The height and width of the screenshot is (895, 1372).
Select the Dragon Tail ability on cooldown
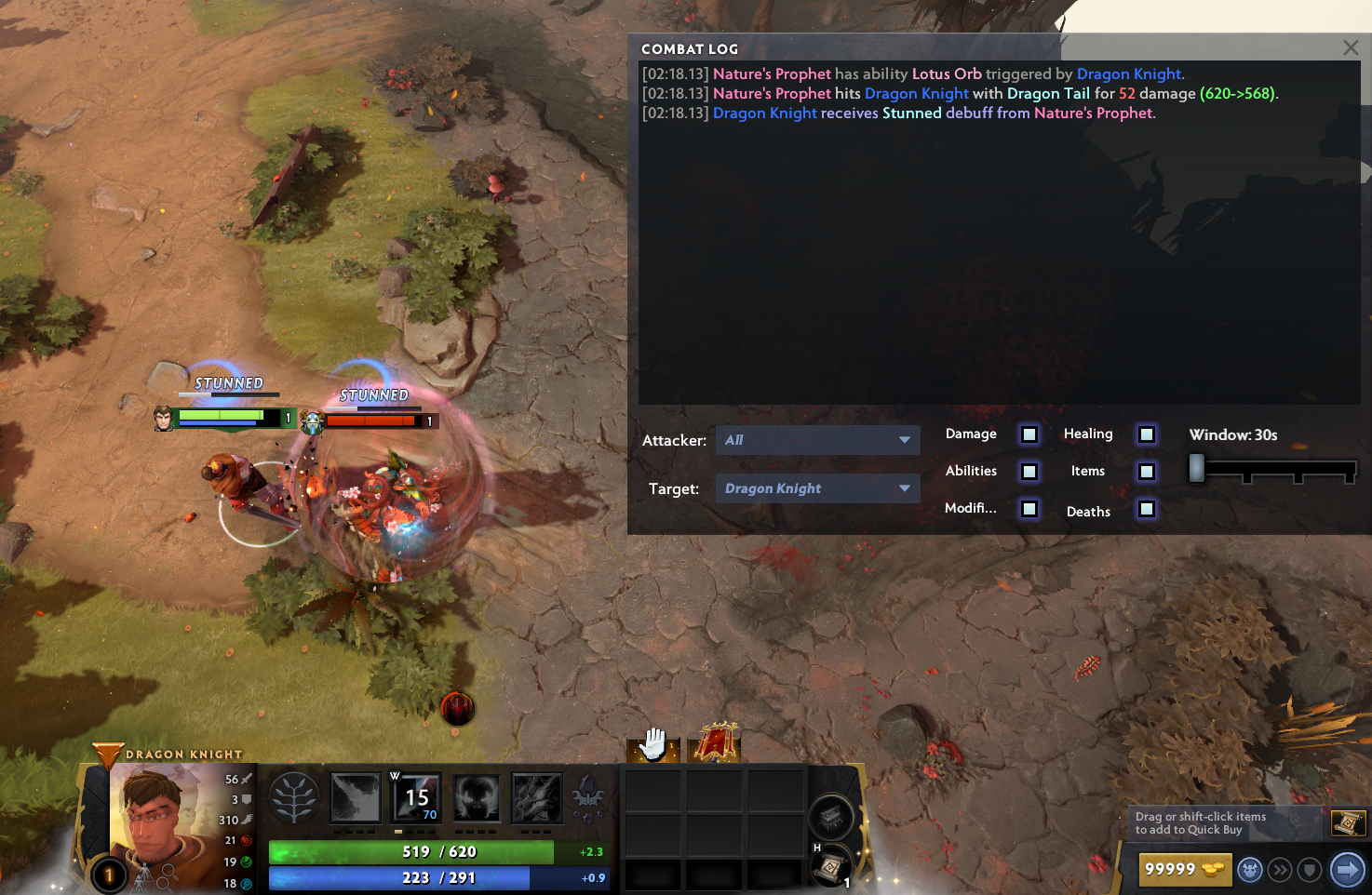point(417,798)
